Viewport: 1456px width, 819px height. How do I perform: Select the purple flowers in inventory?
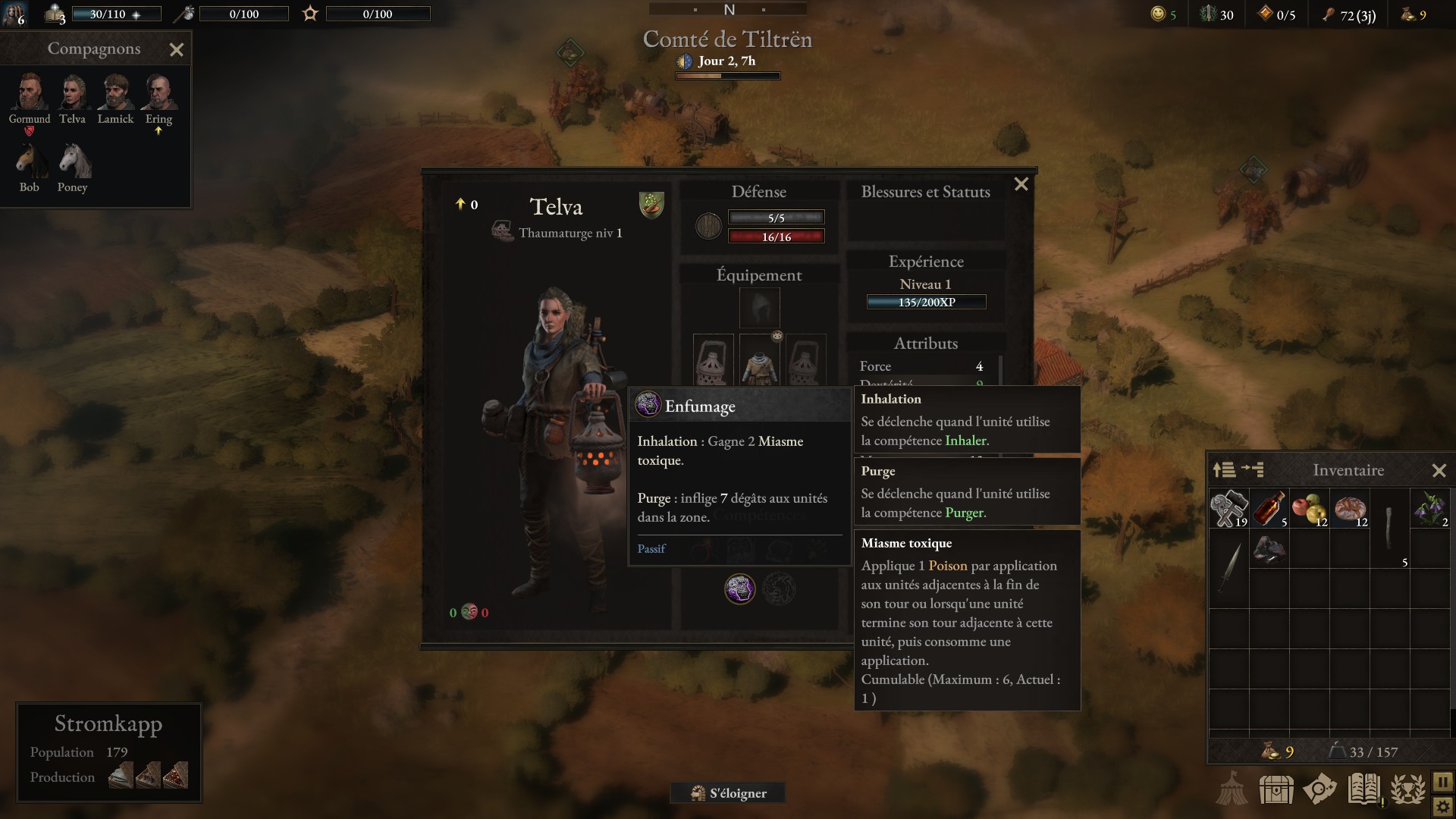point(1430,508)
